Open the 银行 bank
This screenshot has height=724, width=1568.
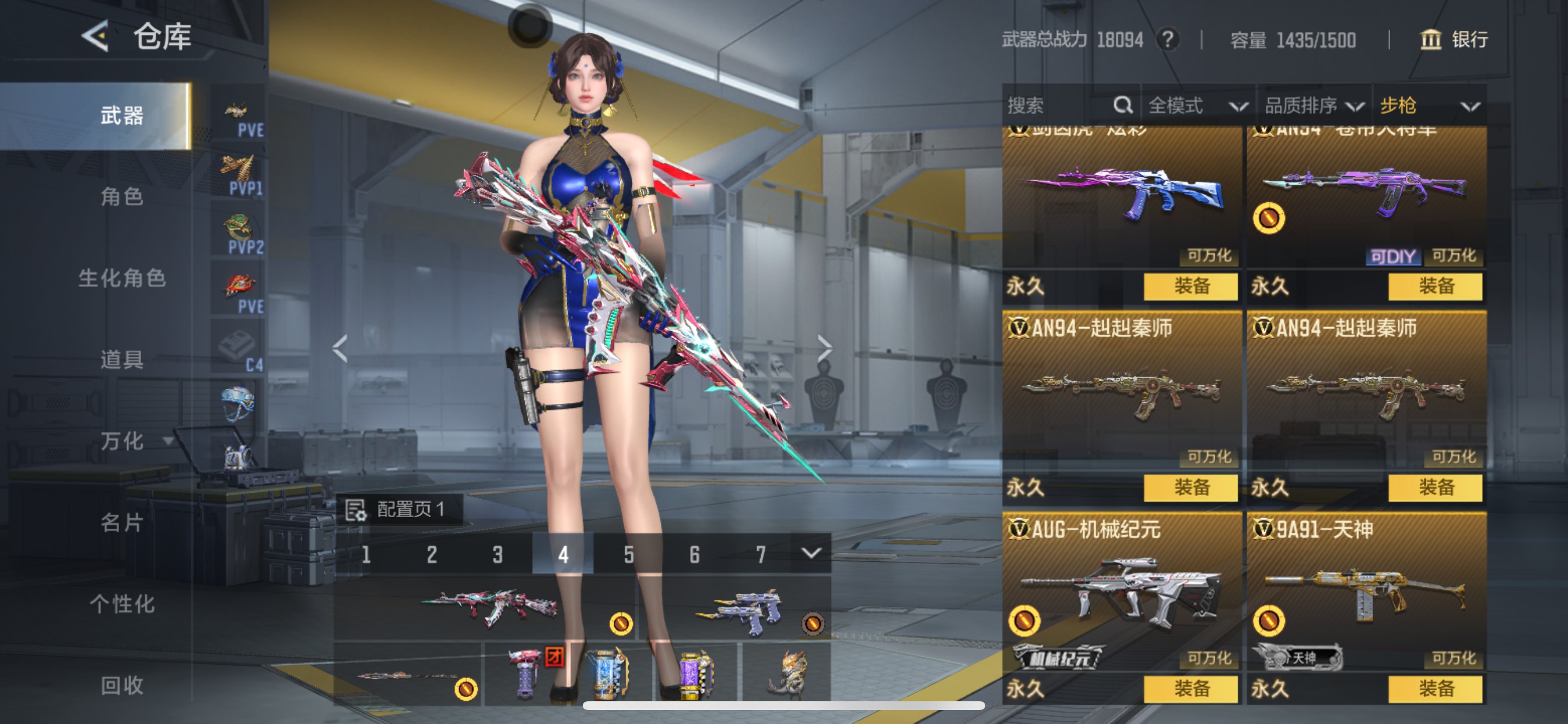tap(1454, 40)
